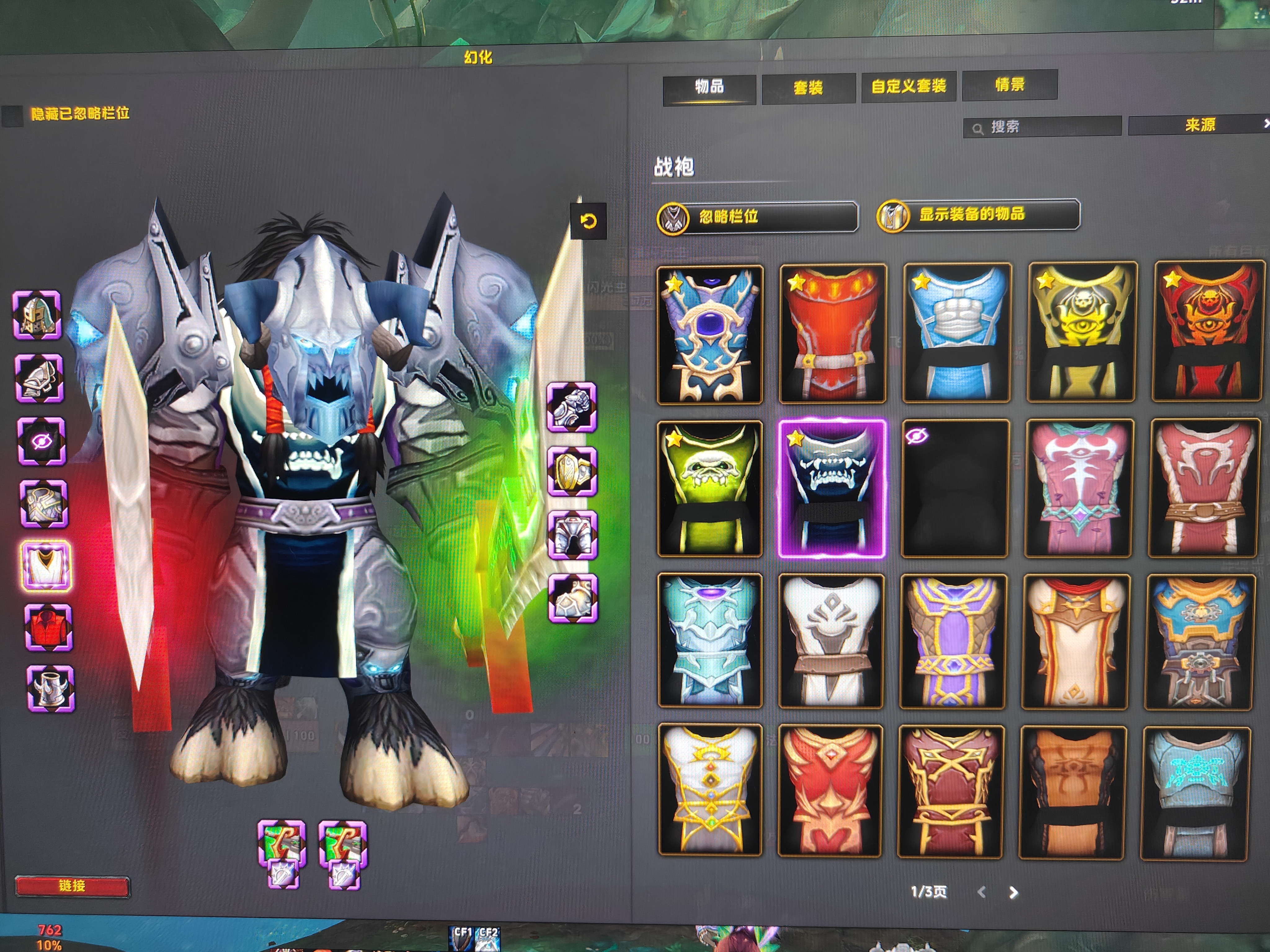Open the 来源 filter dropdown
Image resolution: width=1270 pixels, height=952 pixels.
click(x=1199, y=125)
